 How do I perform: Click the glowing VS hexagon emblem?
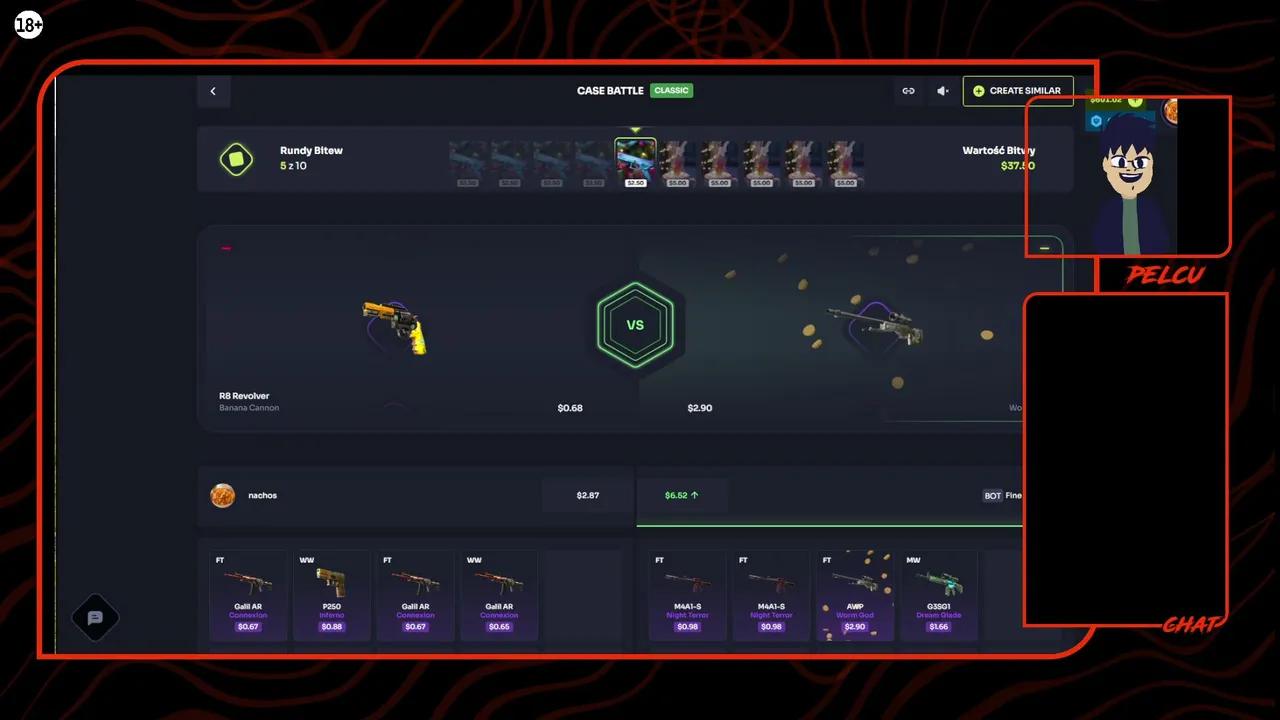(x=635, y=324)
